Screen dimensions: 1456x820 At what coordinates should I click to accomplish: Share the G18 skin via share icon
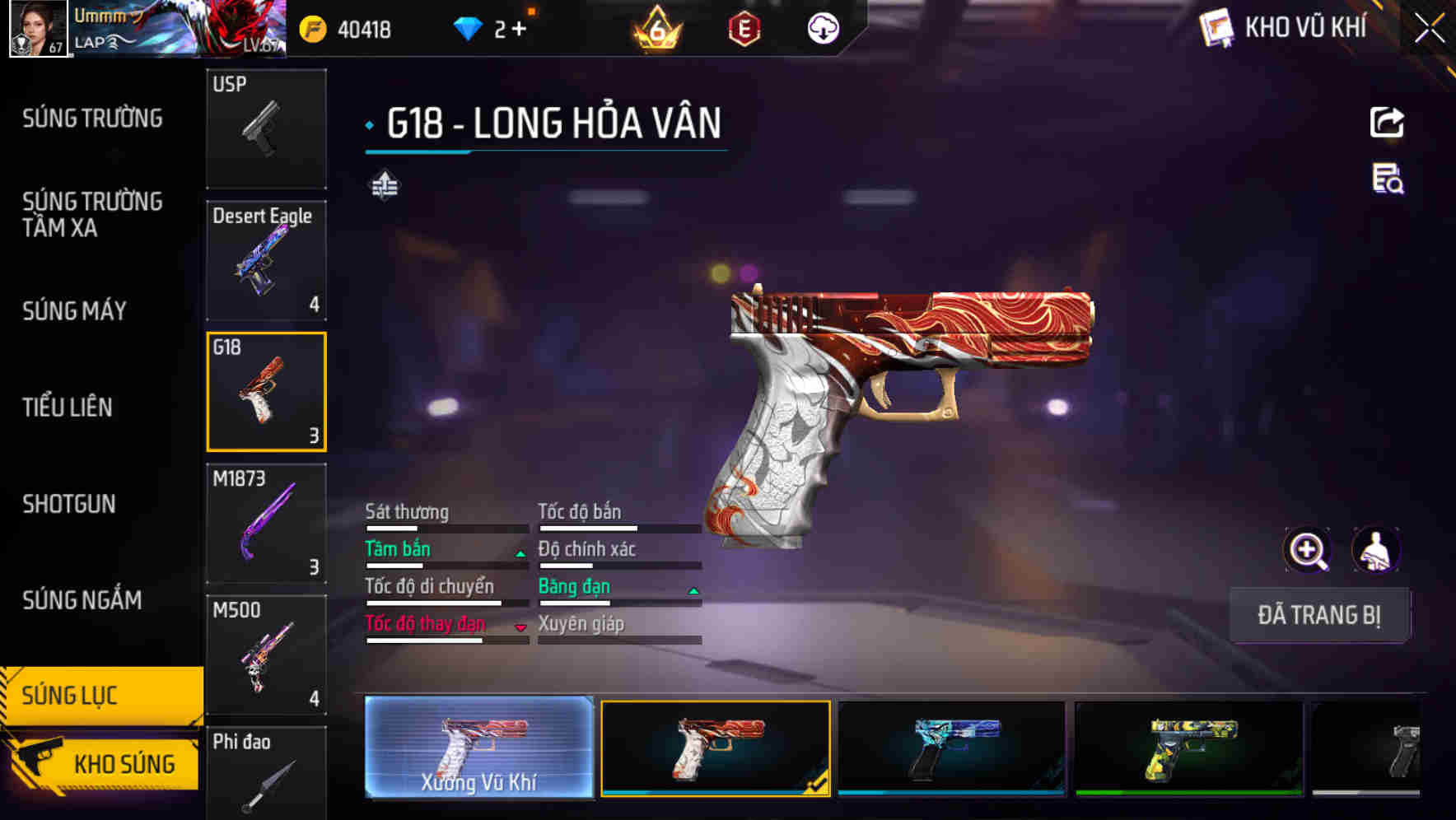click(1387, 123)
